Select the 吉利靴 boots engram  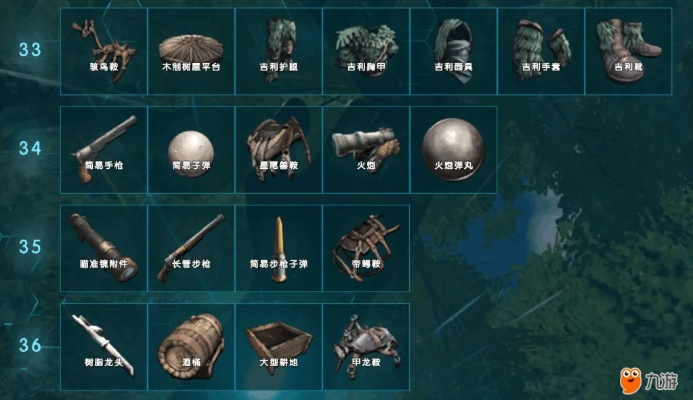pos(628,52)
